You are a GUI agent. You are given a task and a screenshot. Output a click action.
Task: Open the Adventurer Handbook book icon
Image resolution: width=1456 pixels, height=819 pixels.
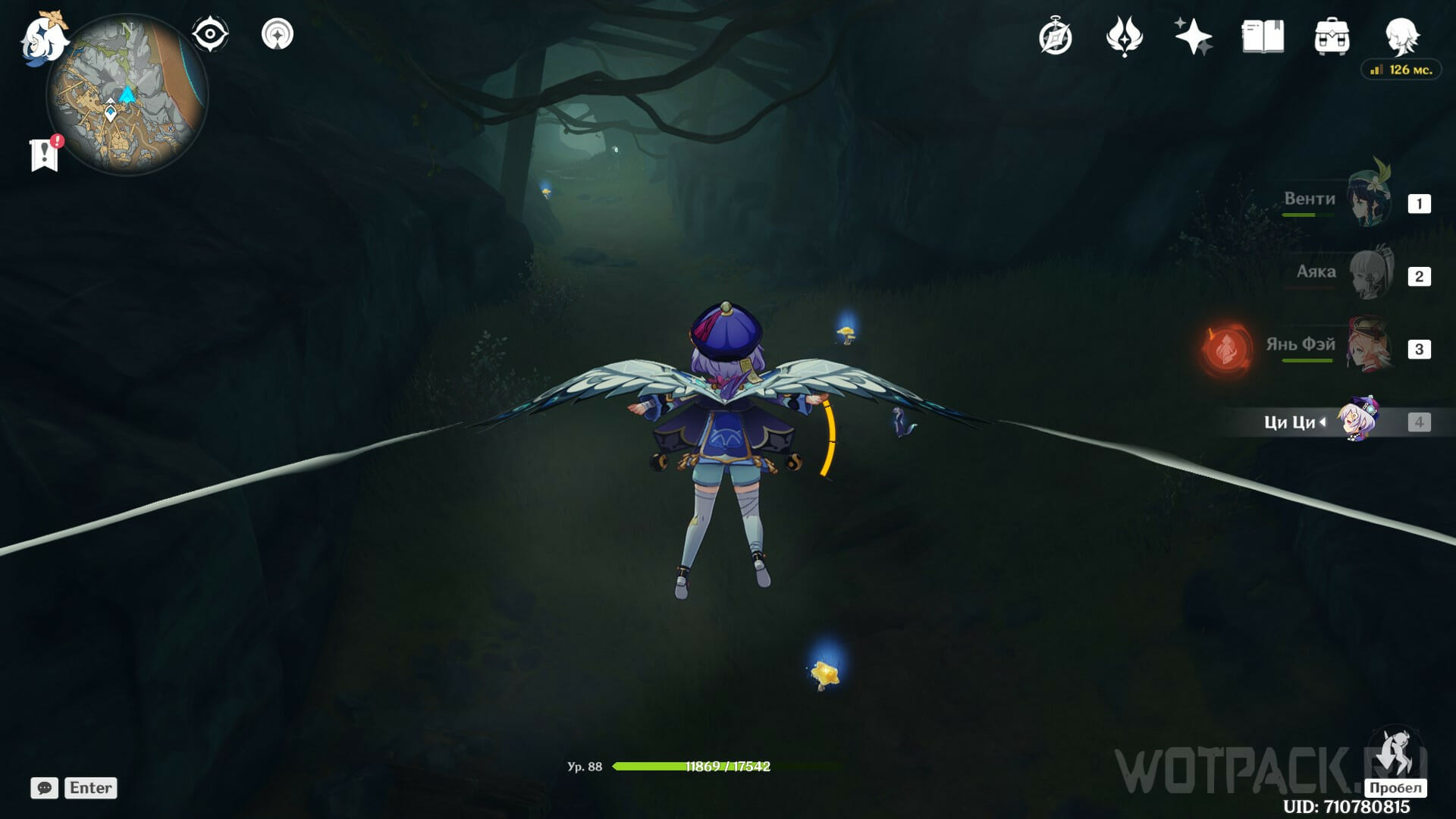1263,36
